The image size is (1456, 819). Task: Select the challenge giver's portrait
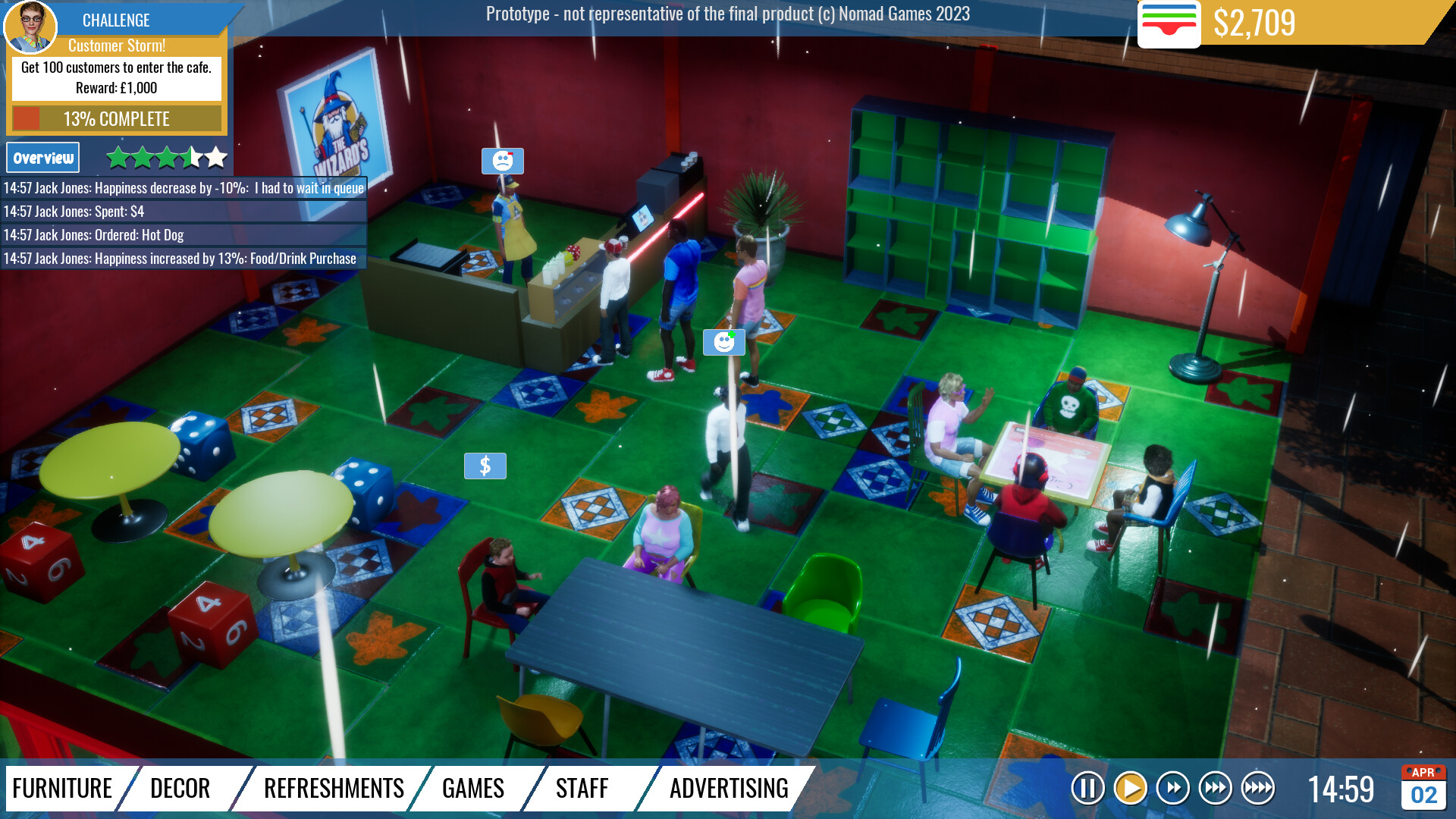click(33, 27)
